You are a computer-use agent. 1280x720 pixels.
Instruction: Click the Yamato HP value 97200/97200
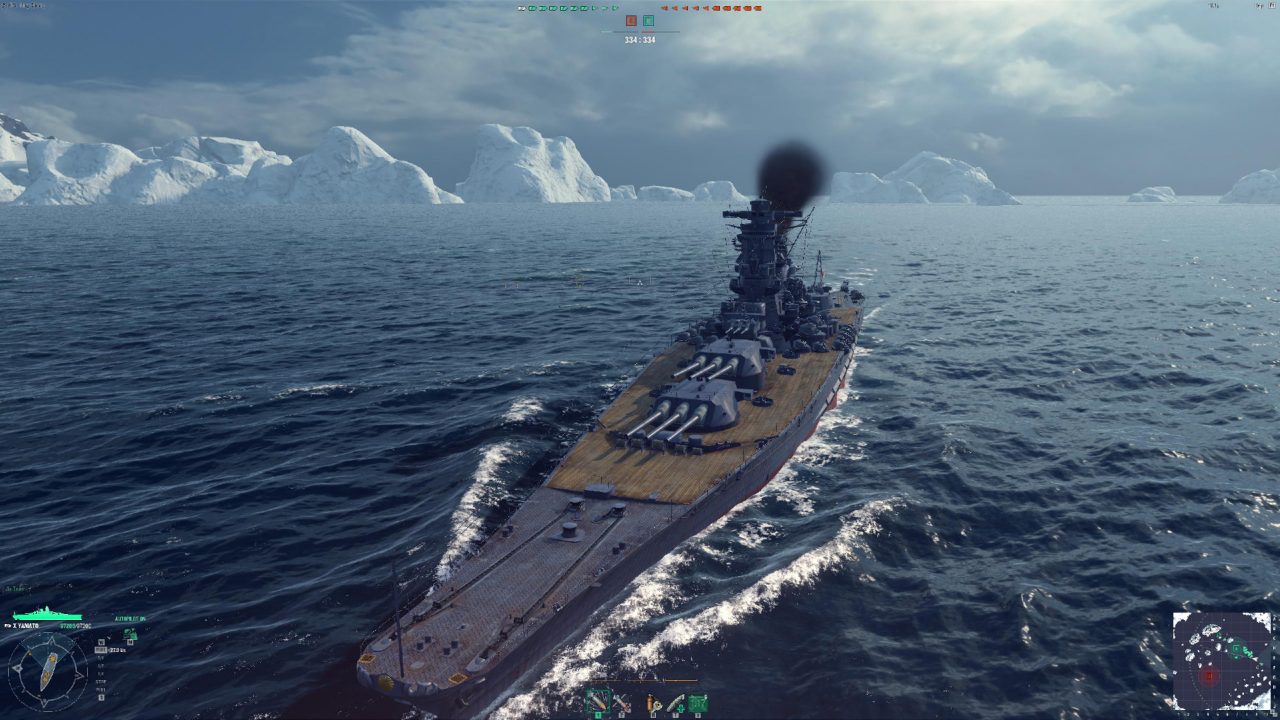coord(76,626)
